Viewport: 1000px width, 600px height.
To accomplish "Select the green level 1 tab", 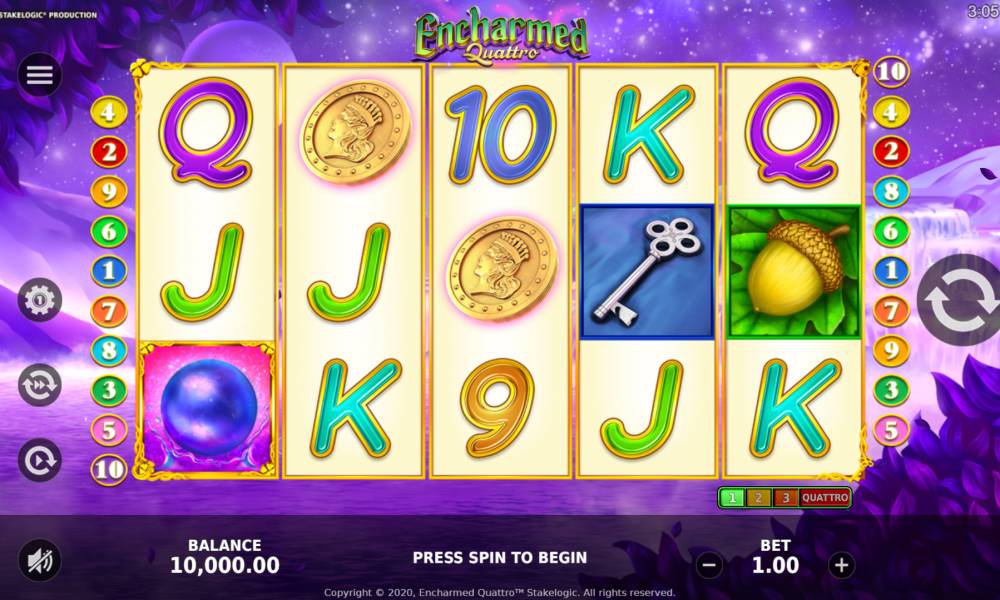I will (732, 497).
